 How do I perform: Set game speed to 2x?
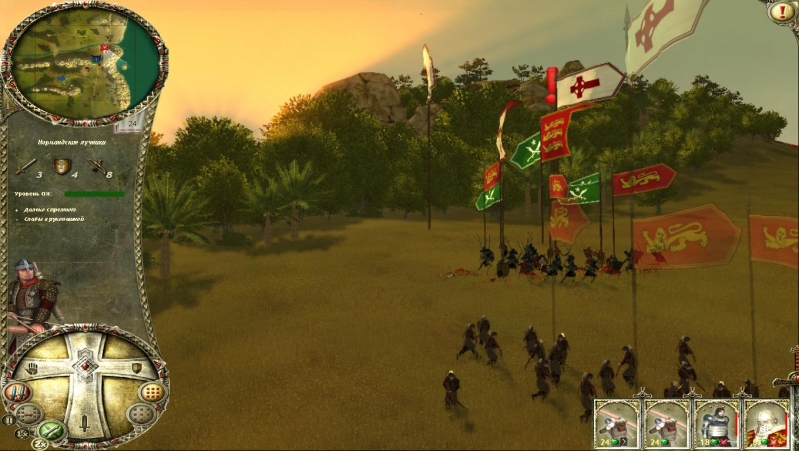[x=41, y=443]
